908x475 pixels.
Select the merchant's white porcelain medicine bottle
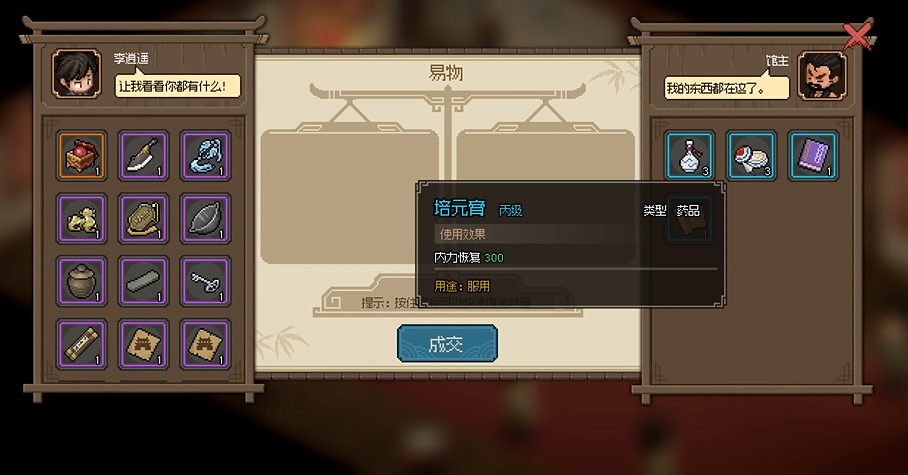[x=690, y=155]
